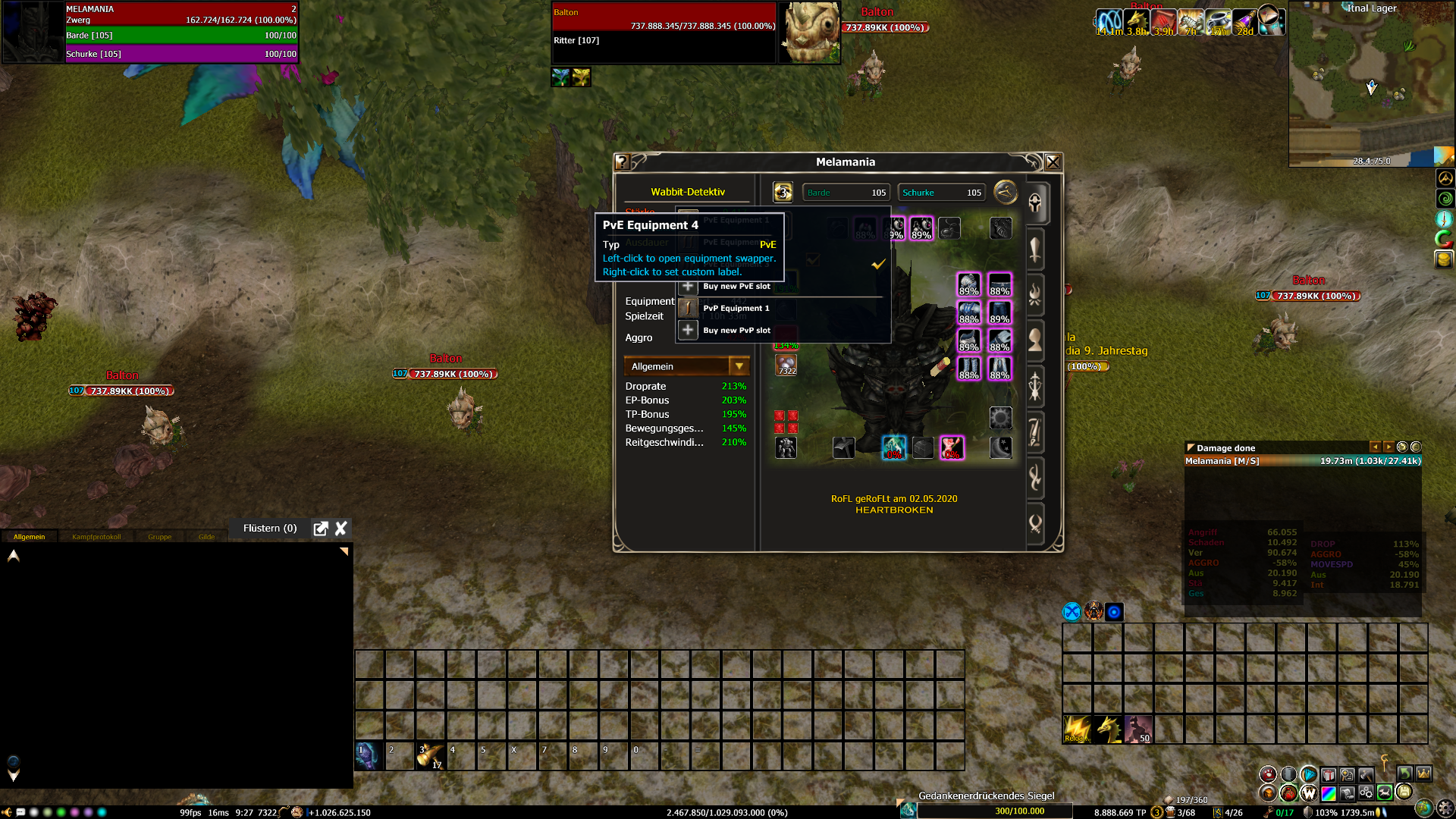The width and height of the screenshot is (1456, 819).
Task: Open the Gilde chat tab
Action: click(x=206, y=537)
